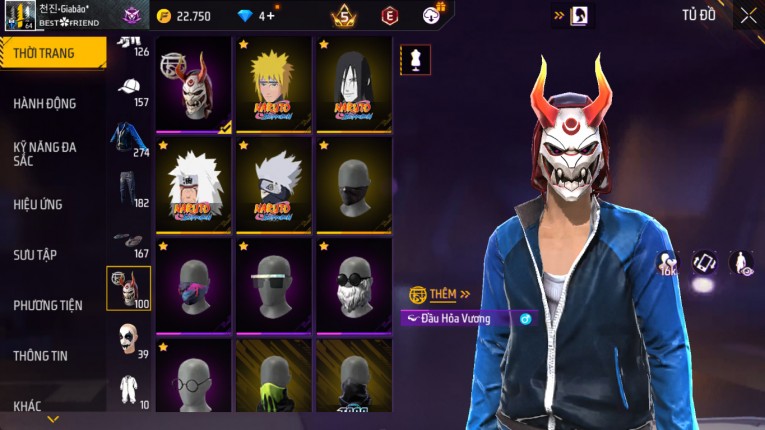Go to the Sưu Tập category

tap(35, 255)
